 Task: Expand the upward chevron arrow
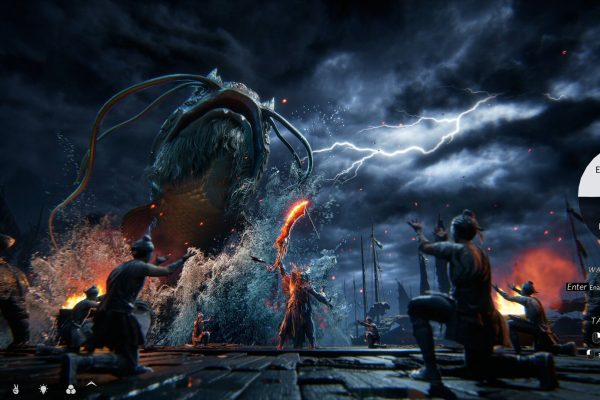pyautogui.click(x=91, y=386)
